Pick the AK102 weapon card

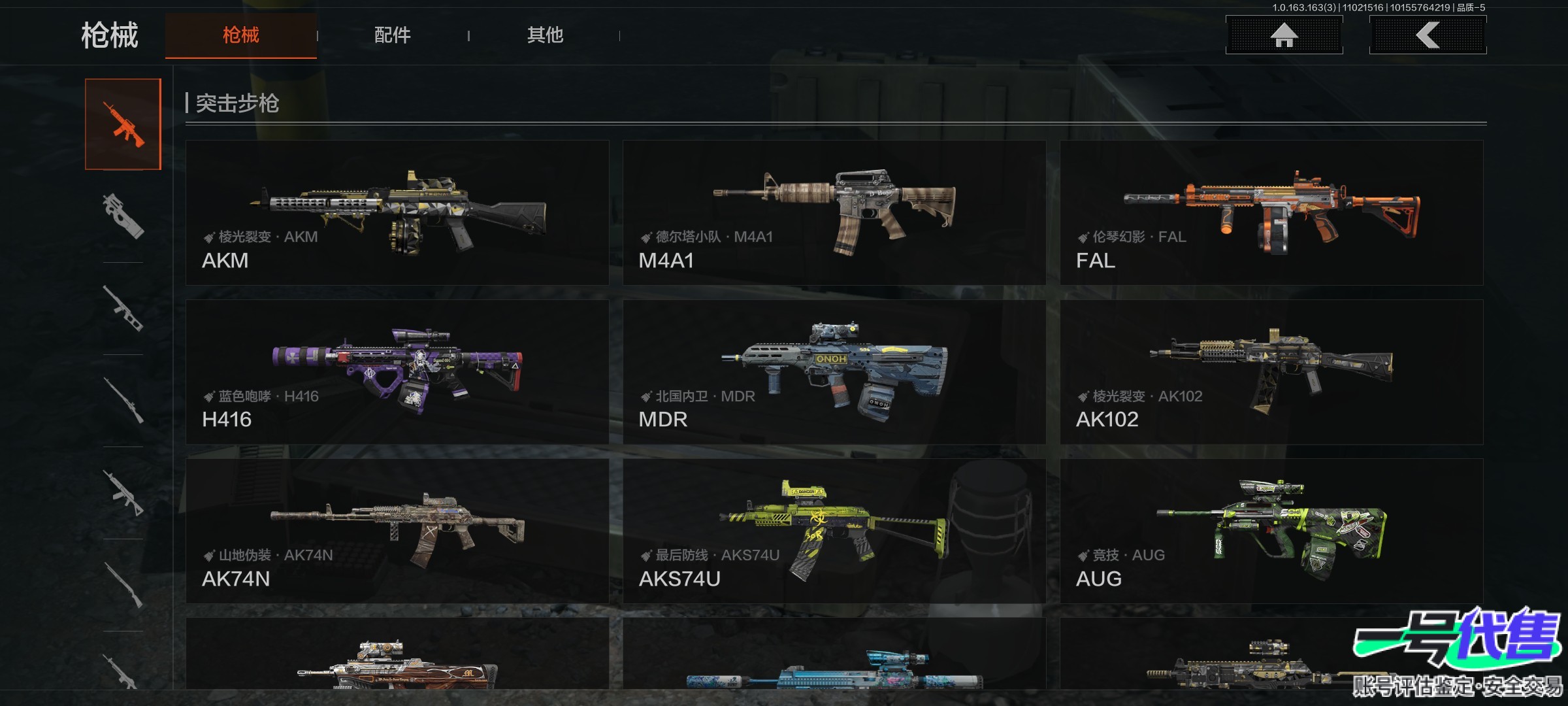[x=1271, y=372]
